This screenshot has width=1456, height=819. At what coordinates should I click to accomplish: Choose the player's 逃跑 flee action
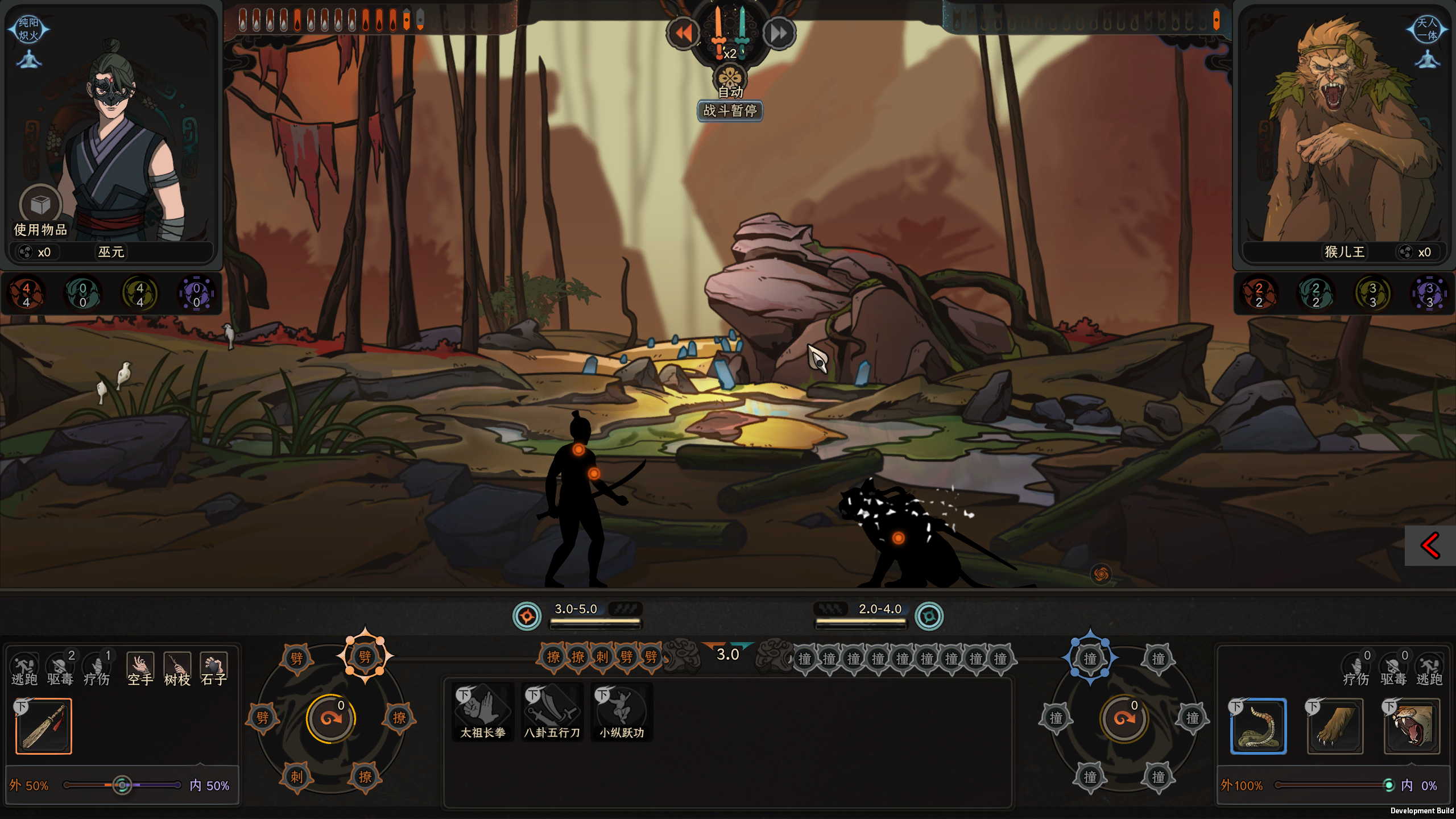pyautogui.click(x=24, y=669)
